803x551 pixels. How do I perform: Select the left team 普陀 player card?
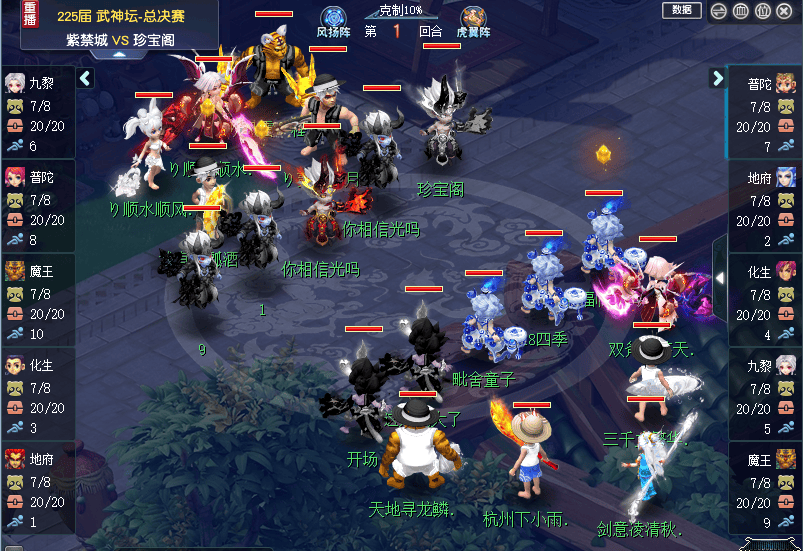[37, 206]
